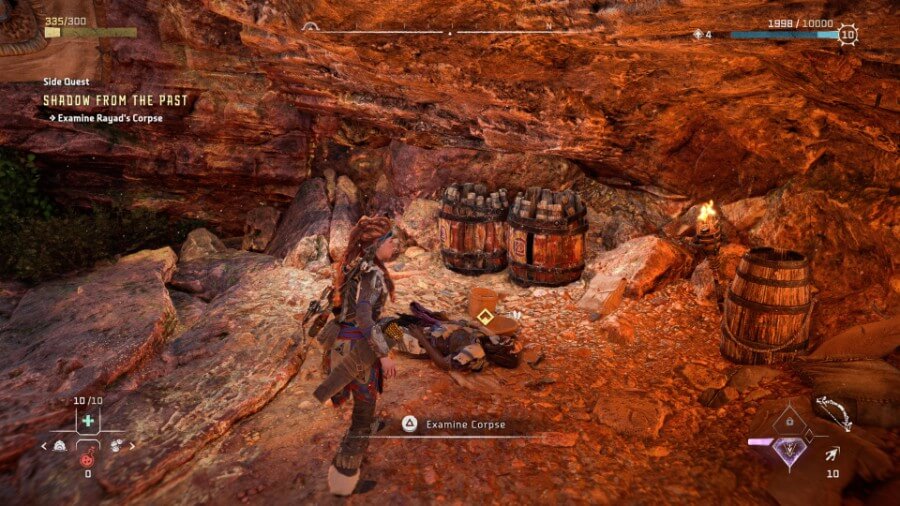Select the arrow ammo type icon
The height and width of the screenshot is (506, 900).
tap(832, 453)
